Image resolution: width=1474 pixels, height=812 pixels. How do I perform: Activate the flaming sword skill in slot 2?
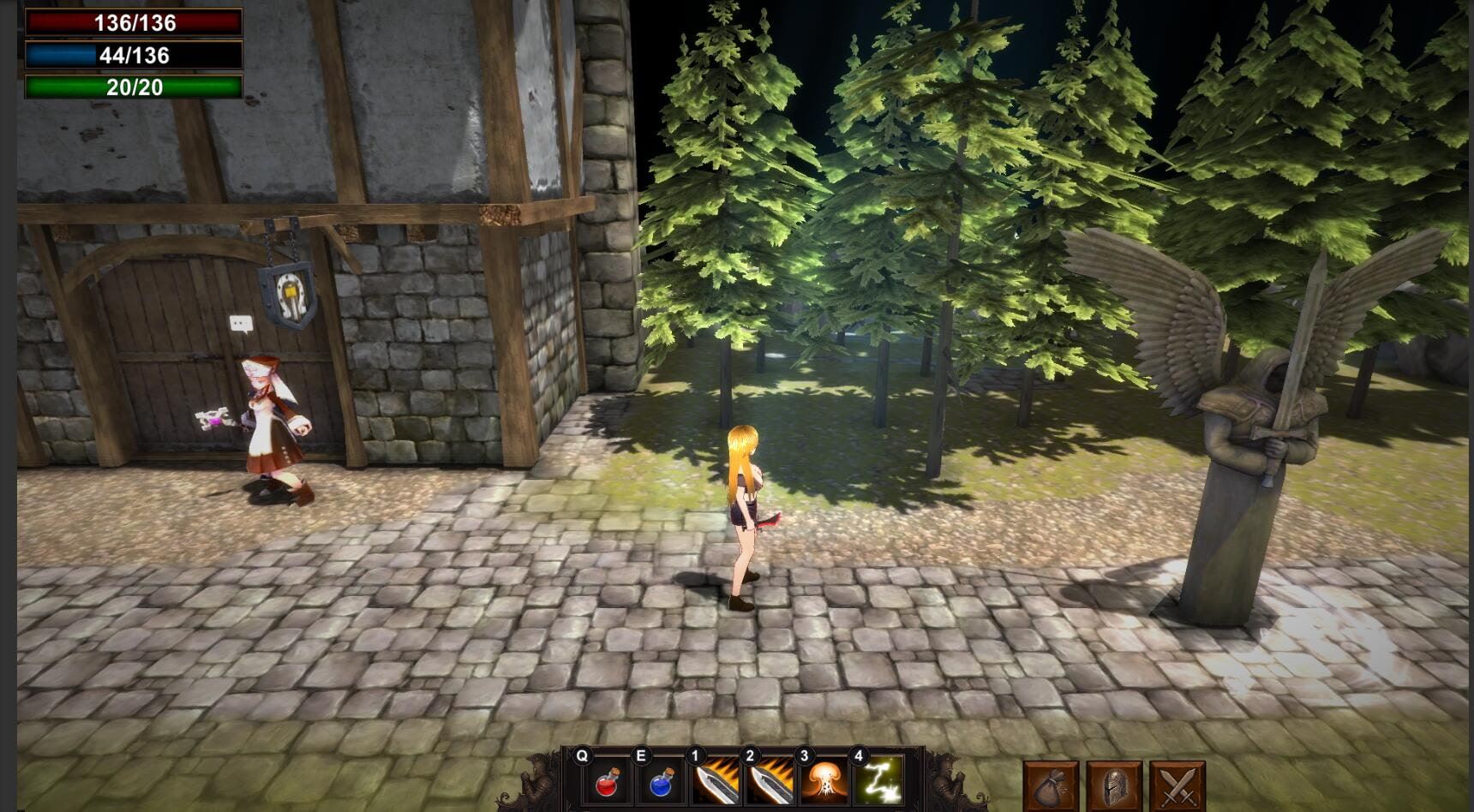769,781
